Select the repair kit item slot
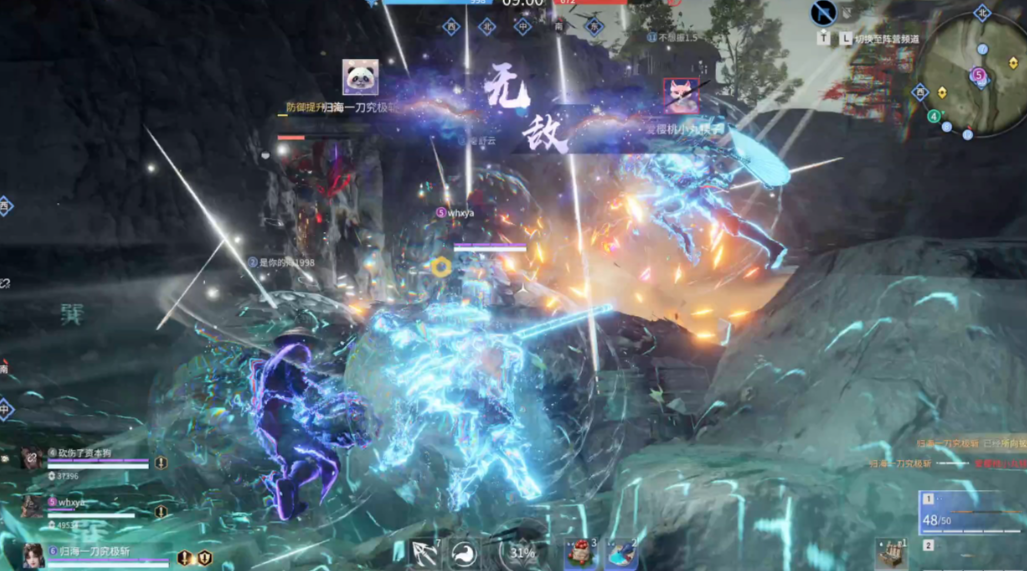The height and width of the screenshot is (571, 1027). (x=891, y=553)
